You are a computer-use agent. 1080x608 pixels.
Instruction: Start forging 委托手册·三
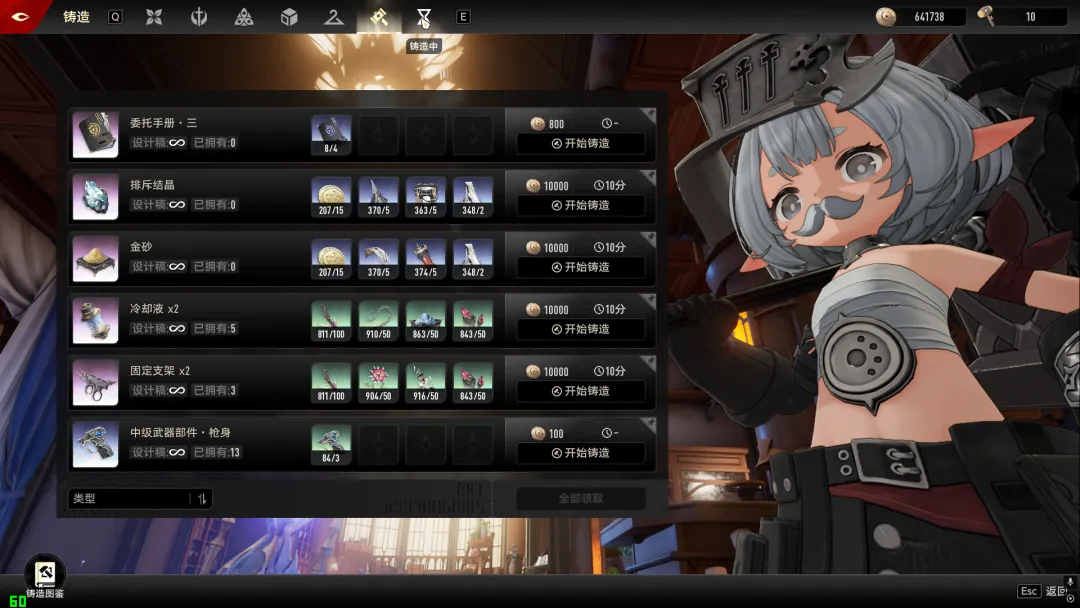580,143
